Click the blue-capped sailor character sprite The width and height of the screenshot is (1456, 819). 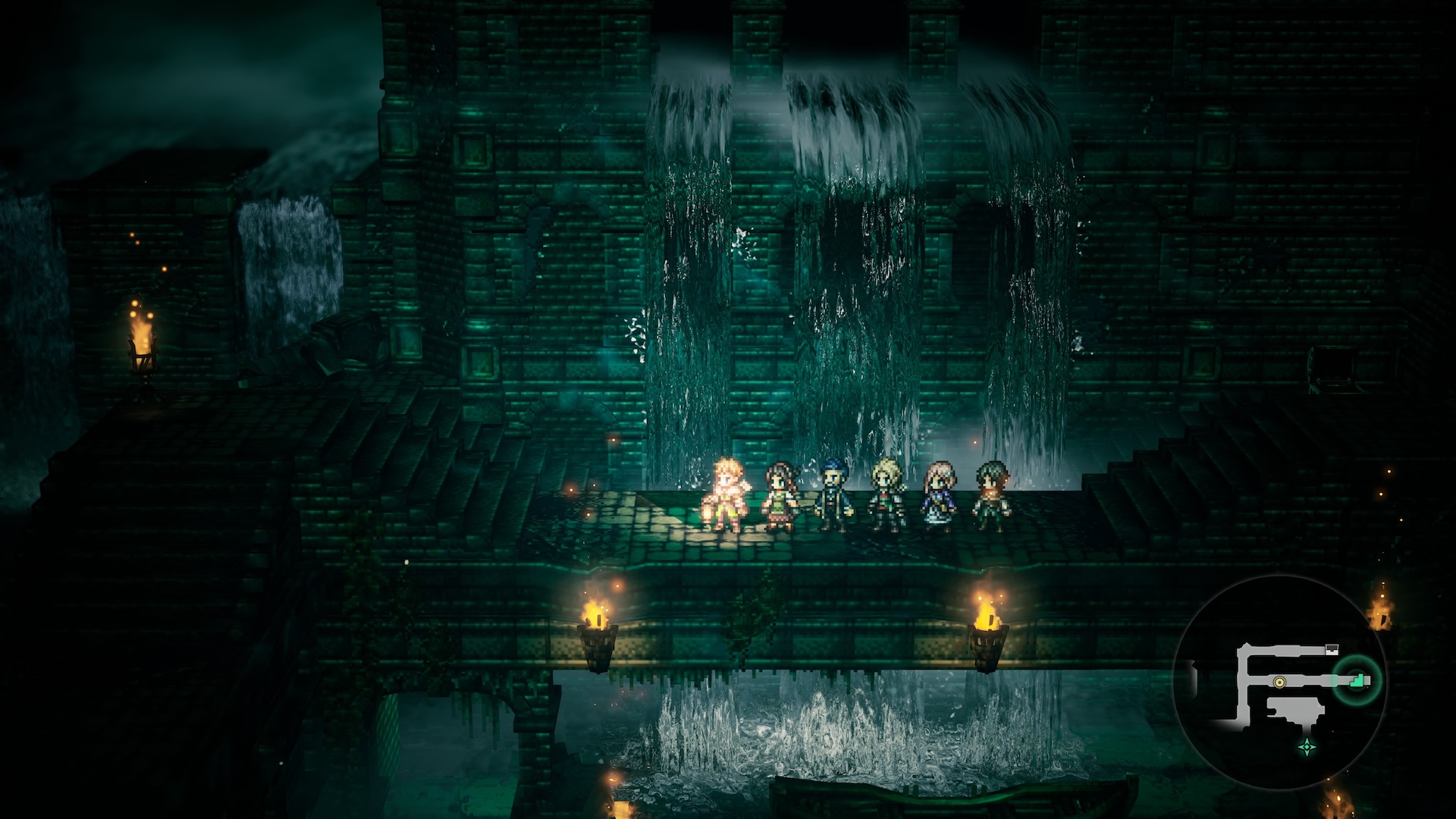point(833,493)
